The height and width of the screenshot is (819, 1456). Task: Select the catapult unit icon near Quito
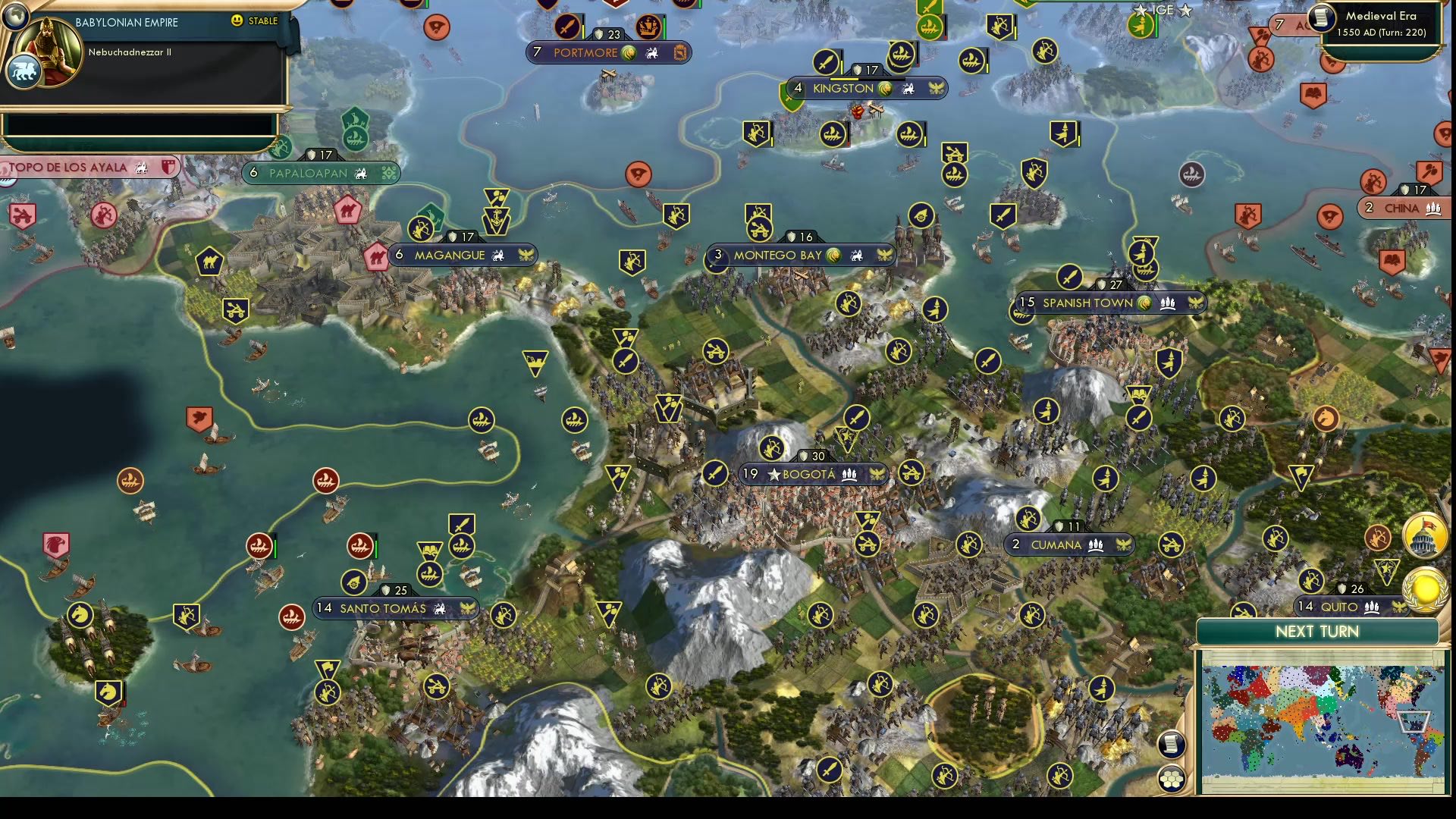tap(1243, 610)
